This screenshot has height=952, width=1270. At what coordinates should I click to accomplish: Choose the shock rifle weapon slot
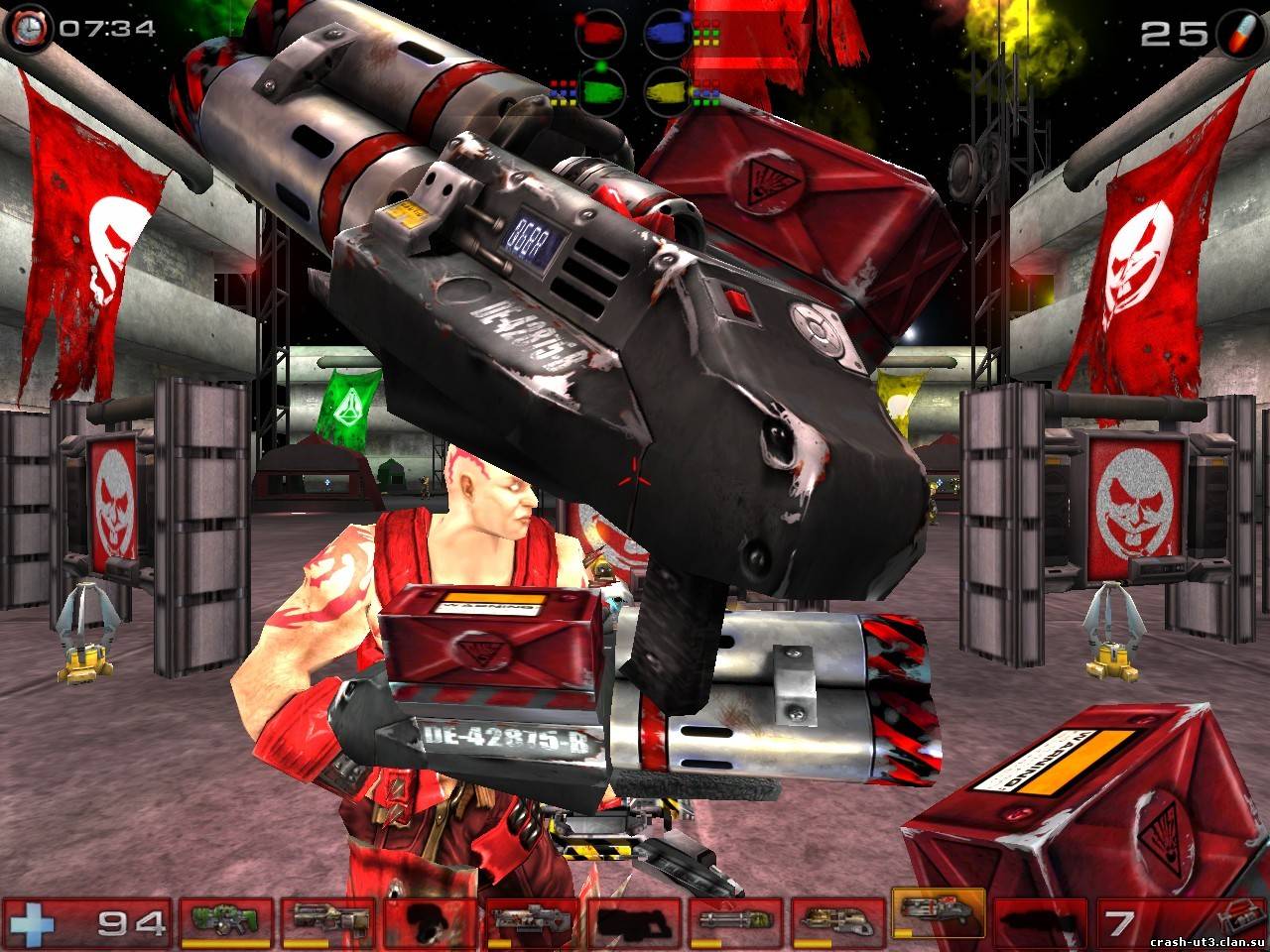coord(530,921)
